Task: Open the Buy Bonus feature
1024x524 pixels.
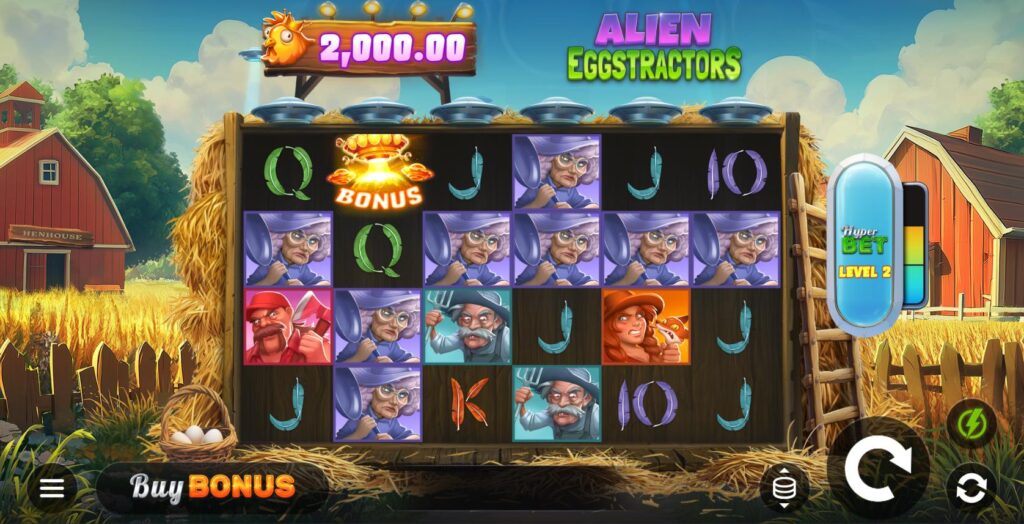Action: coord(212,487)
